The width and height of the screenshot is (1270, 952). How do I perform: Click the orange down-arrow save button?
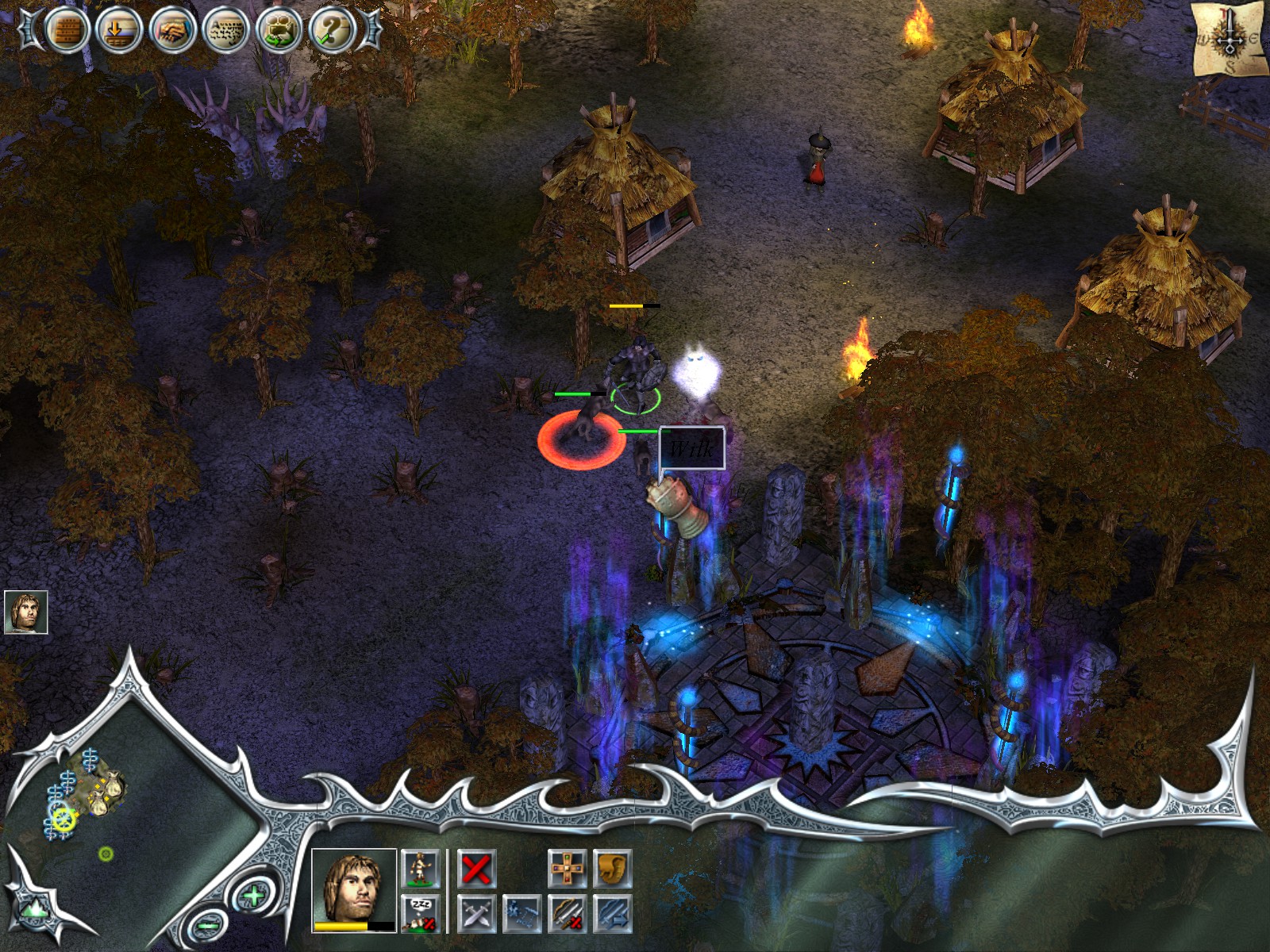[118, 30]
